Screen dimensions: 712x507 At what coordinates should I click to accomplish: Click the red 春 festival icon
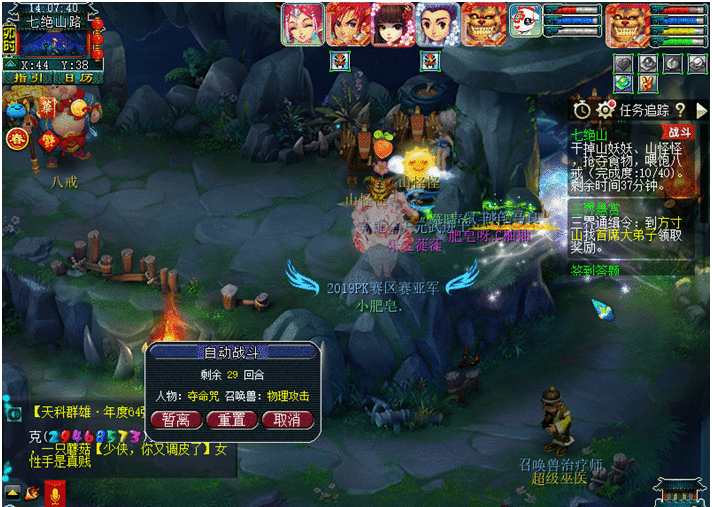pos(15,139)
